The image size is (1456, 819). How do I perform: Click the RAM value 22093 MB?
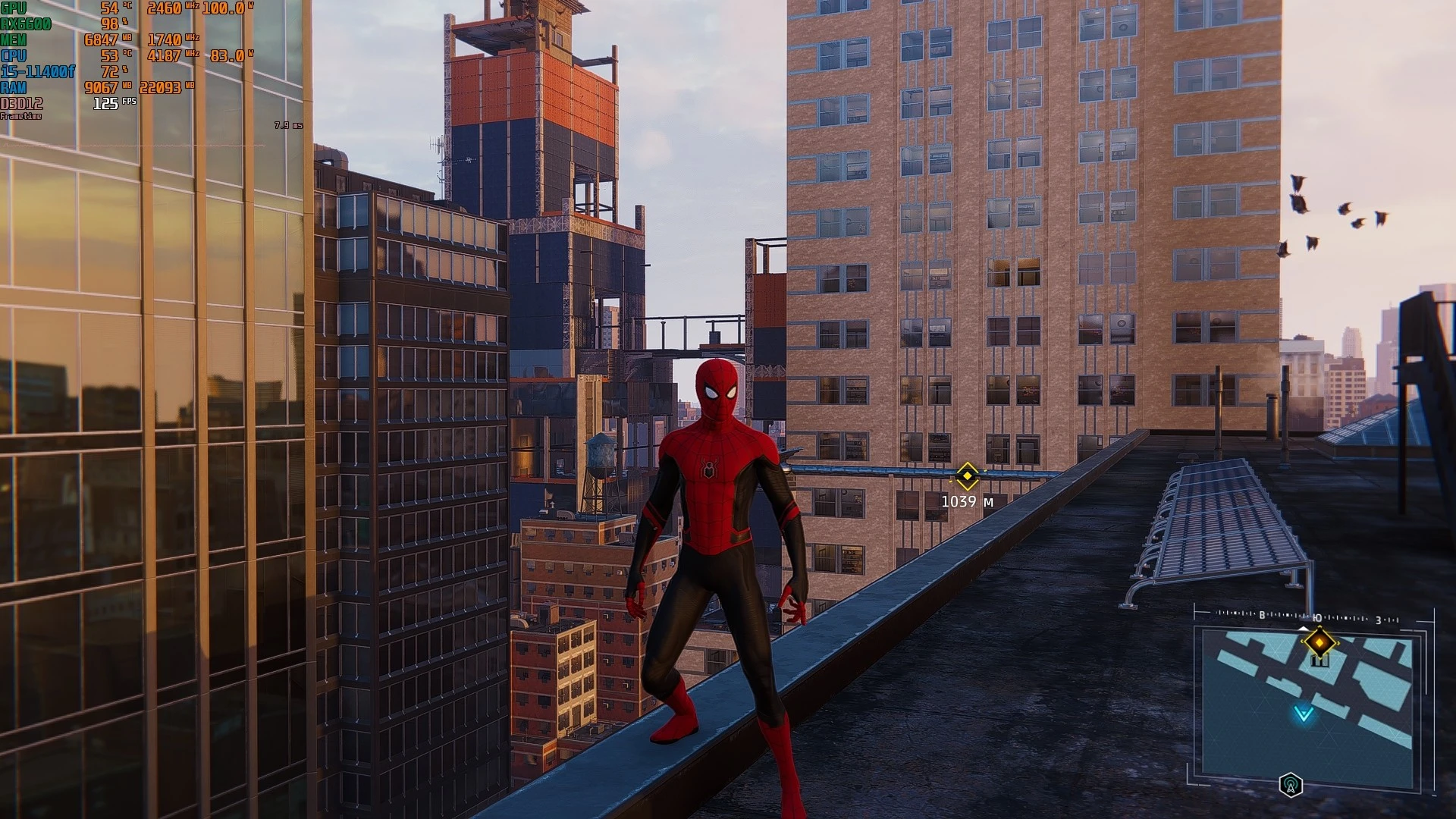(x=161, y=89)
